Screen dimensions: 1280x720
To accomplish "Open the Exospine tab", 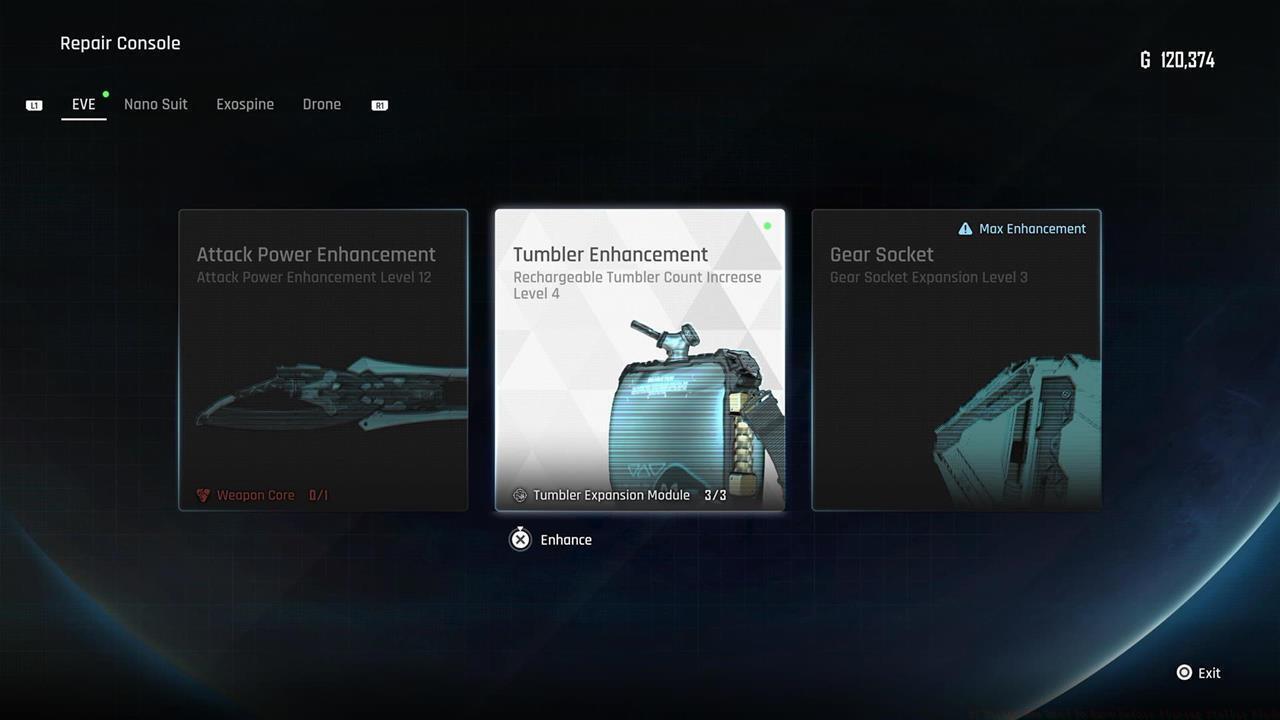I will [x=245, y=104].
